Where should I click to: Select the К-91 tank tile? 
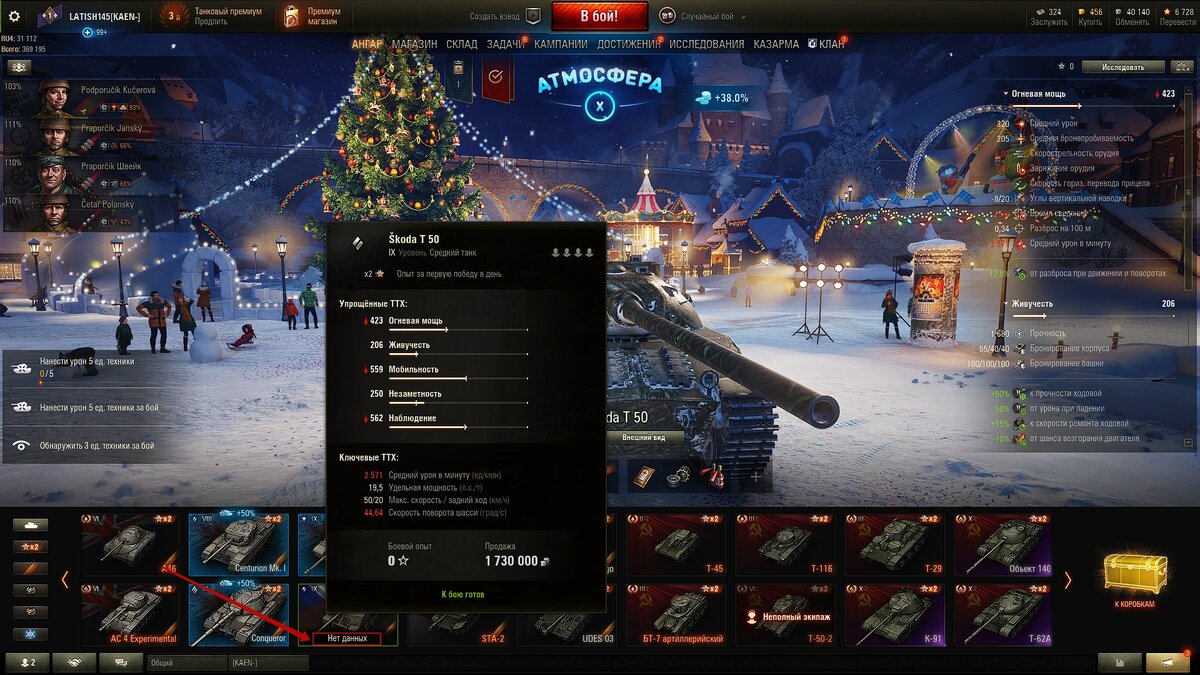pos(894,614)
